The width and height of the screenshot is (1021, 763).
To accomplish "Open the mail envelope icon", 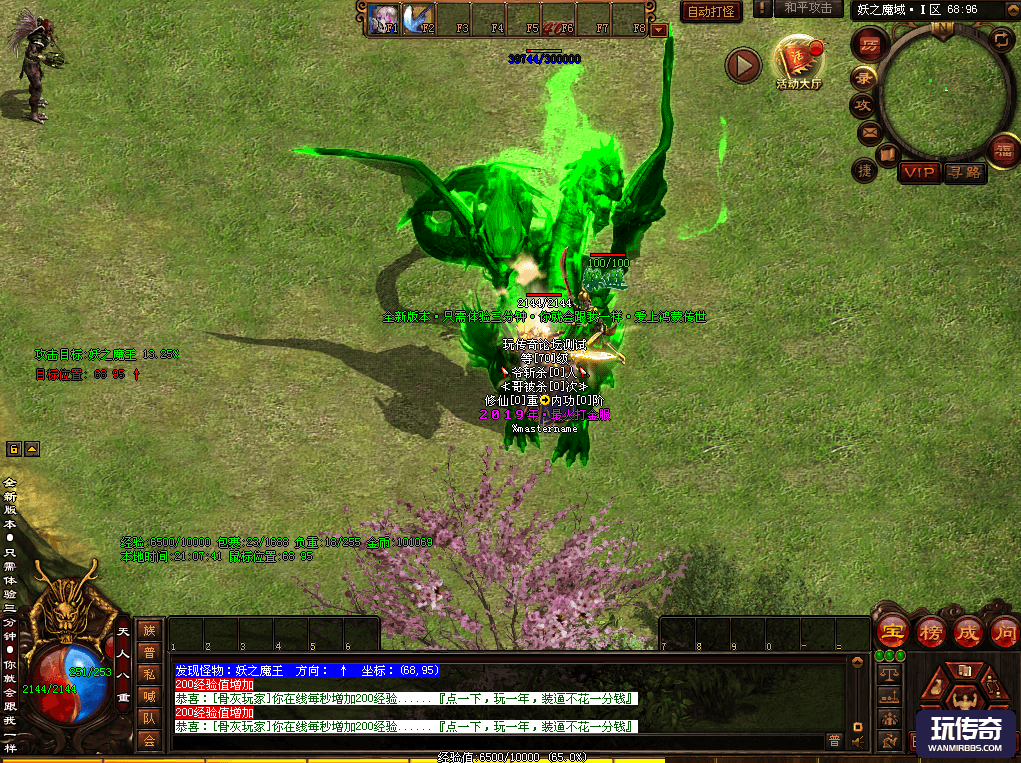I will tap(868, 131).
